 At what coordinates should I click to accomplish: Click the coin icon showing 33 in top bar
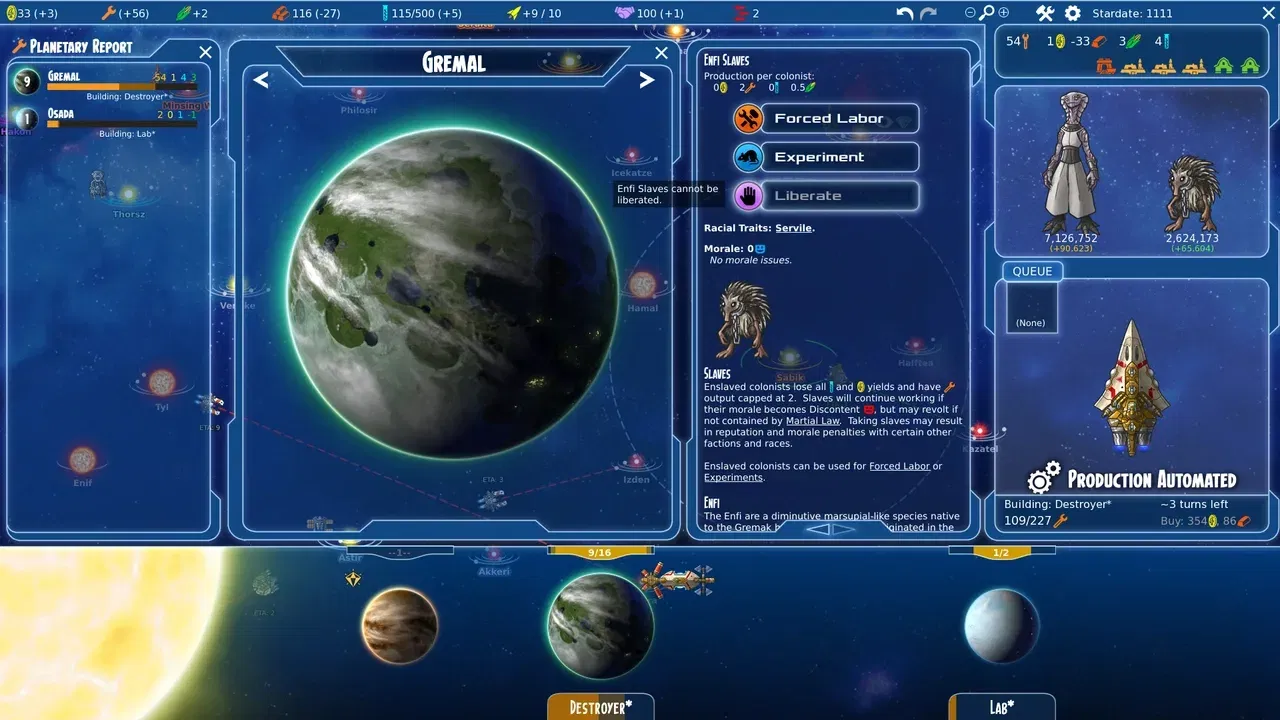(x=10, y=13)
